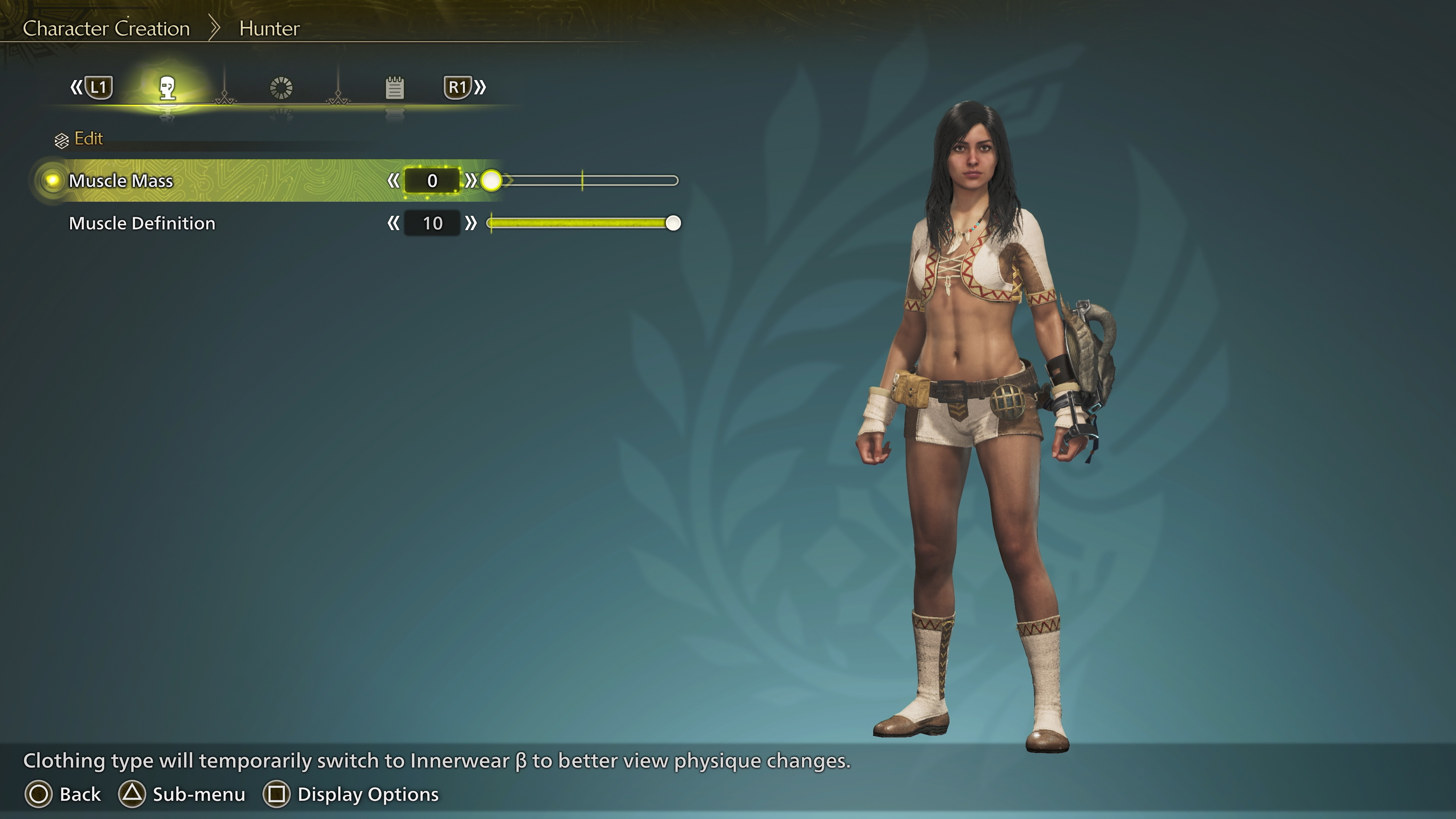Click the Muscle Definition slider track

pyautogui.click(x=582, y=223)
